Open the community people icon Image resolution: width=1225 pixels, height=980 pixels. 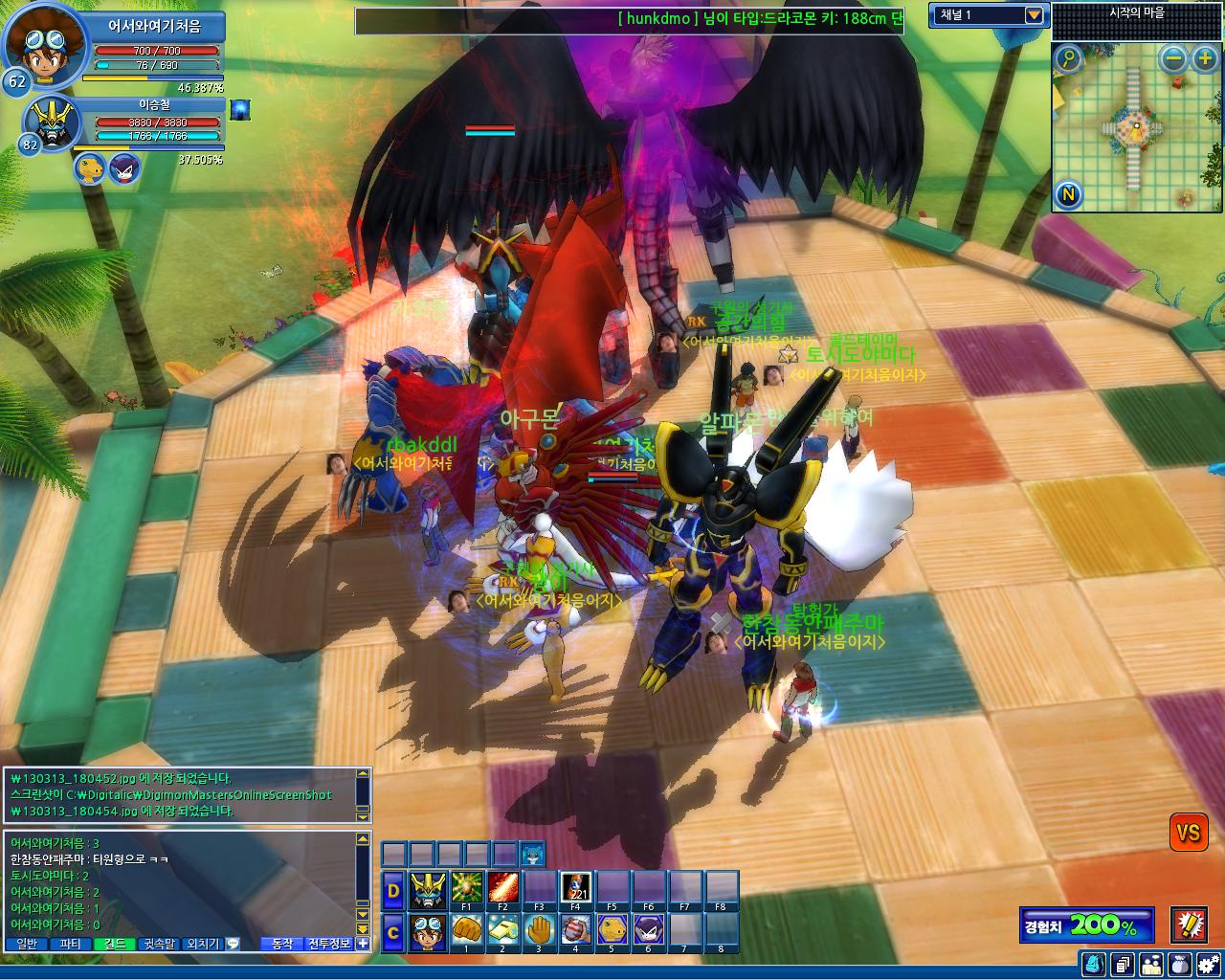(x=1151, y=964)
